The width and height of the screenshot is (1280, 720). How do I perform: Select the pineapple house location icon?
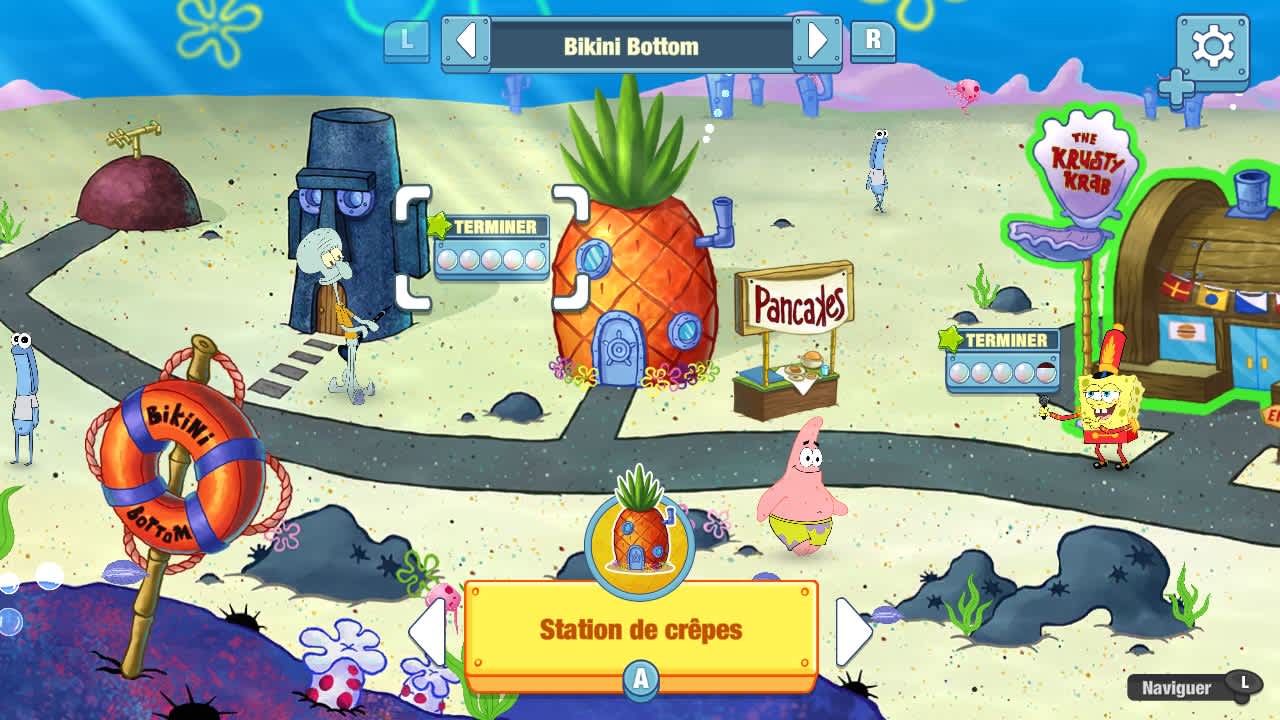click(640, 538)
